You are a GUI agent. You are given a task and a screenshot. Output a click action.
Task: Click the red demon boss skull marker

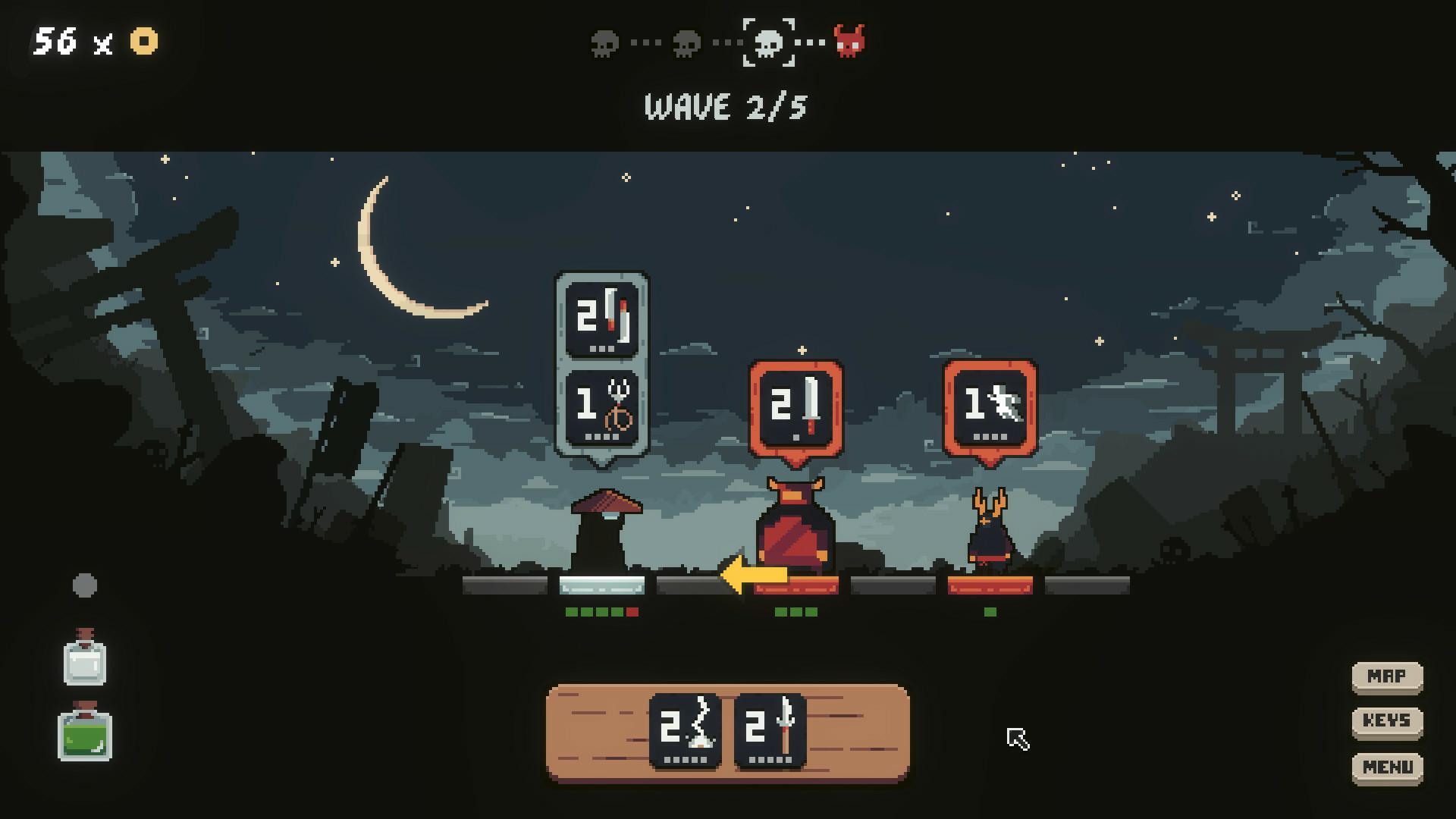click(x=849, y=42)
